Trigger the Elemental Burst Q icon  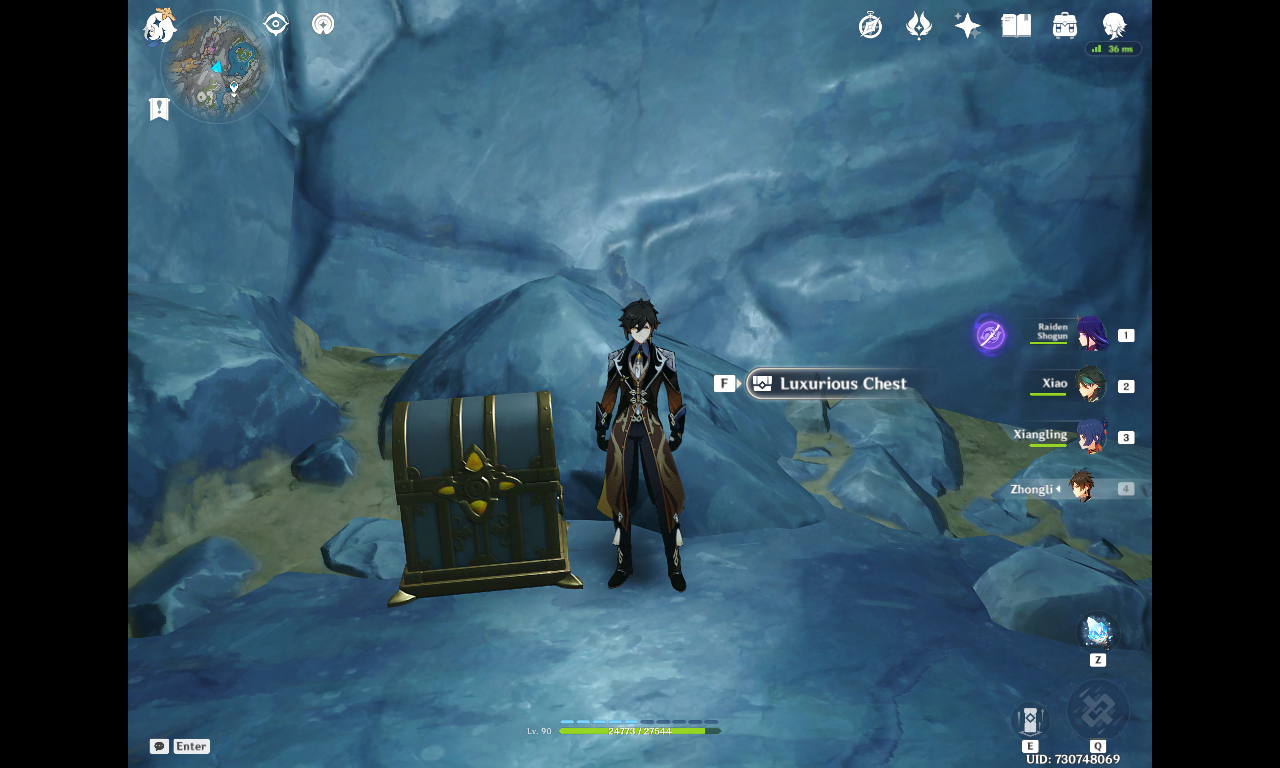(x=1098, y=710)
